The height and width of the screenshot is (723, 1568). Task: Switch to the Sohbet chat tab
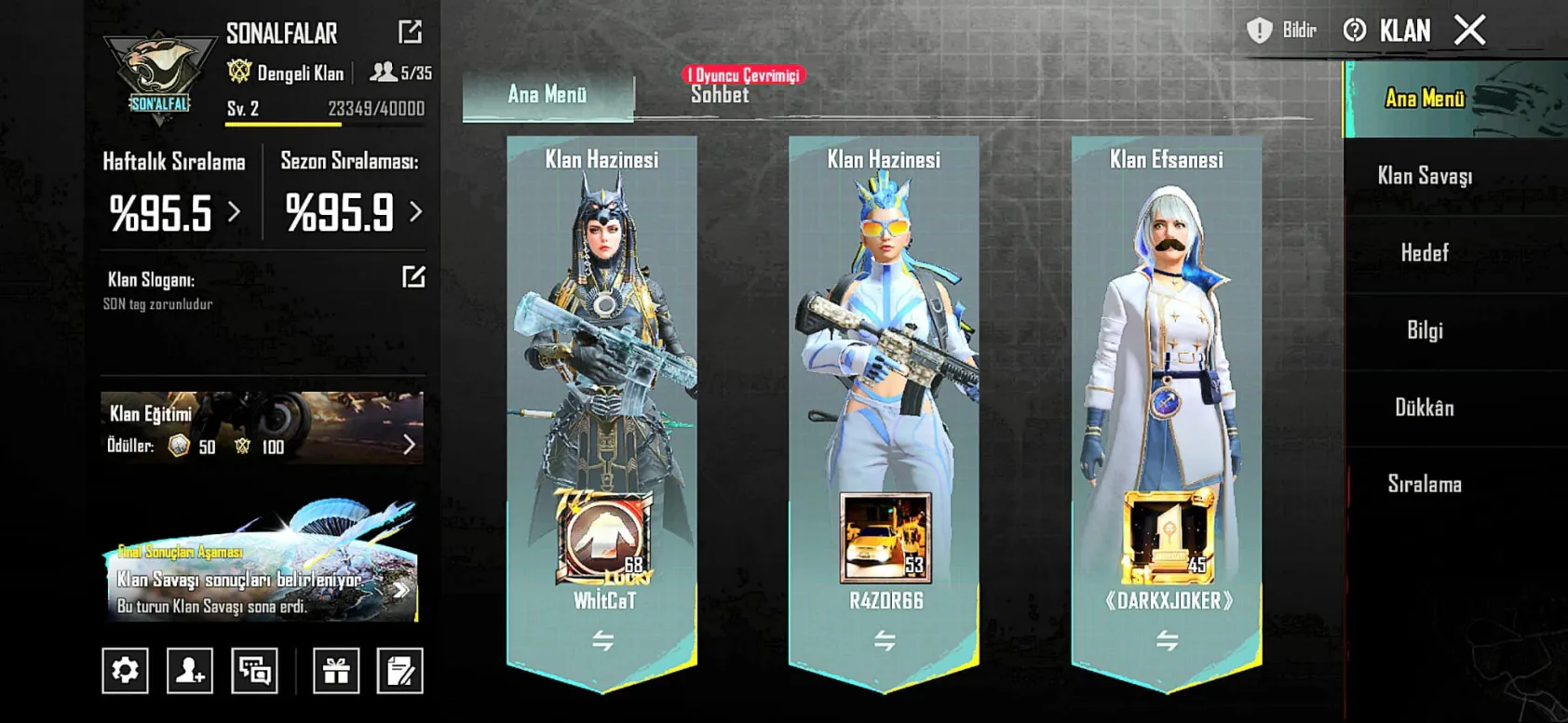pos(719,95)
